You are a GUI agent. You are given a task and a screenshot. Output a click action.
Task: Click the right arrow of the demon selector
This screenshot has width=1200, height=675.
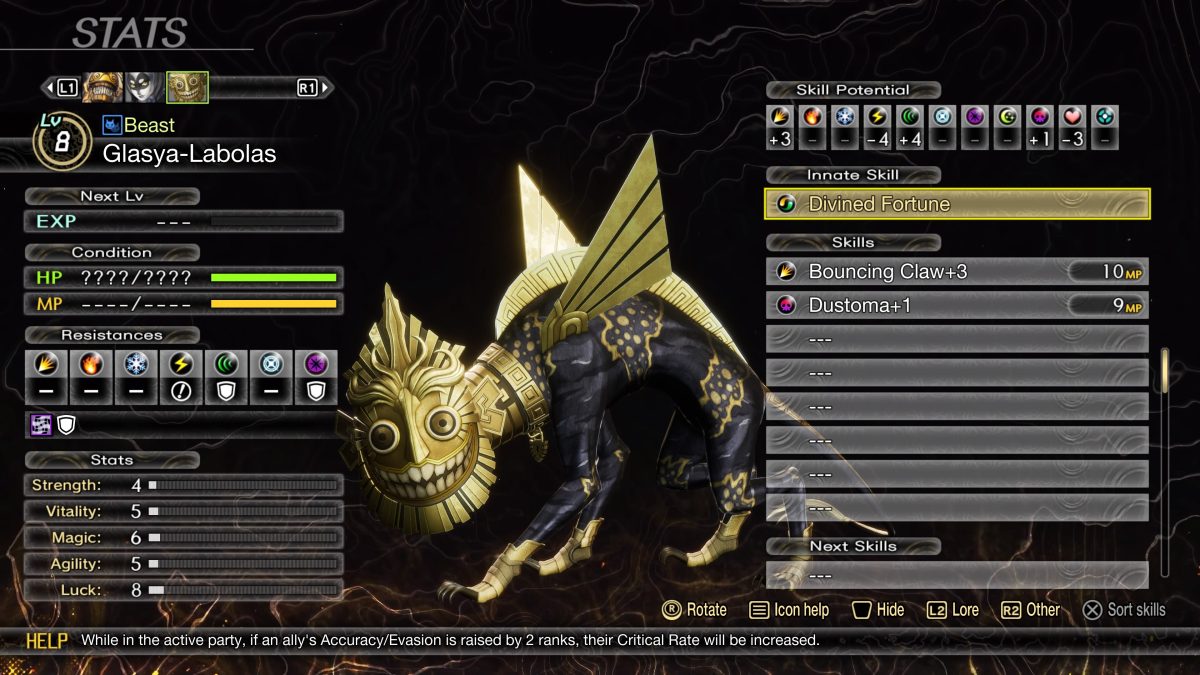tap(326, 88)
